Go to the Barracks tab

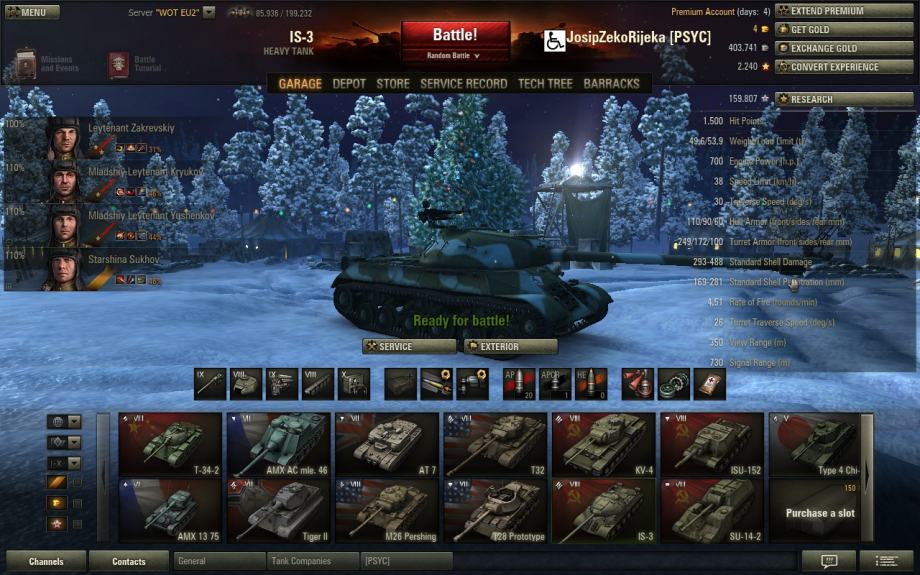611,84
